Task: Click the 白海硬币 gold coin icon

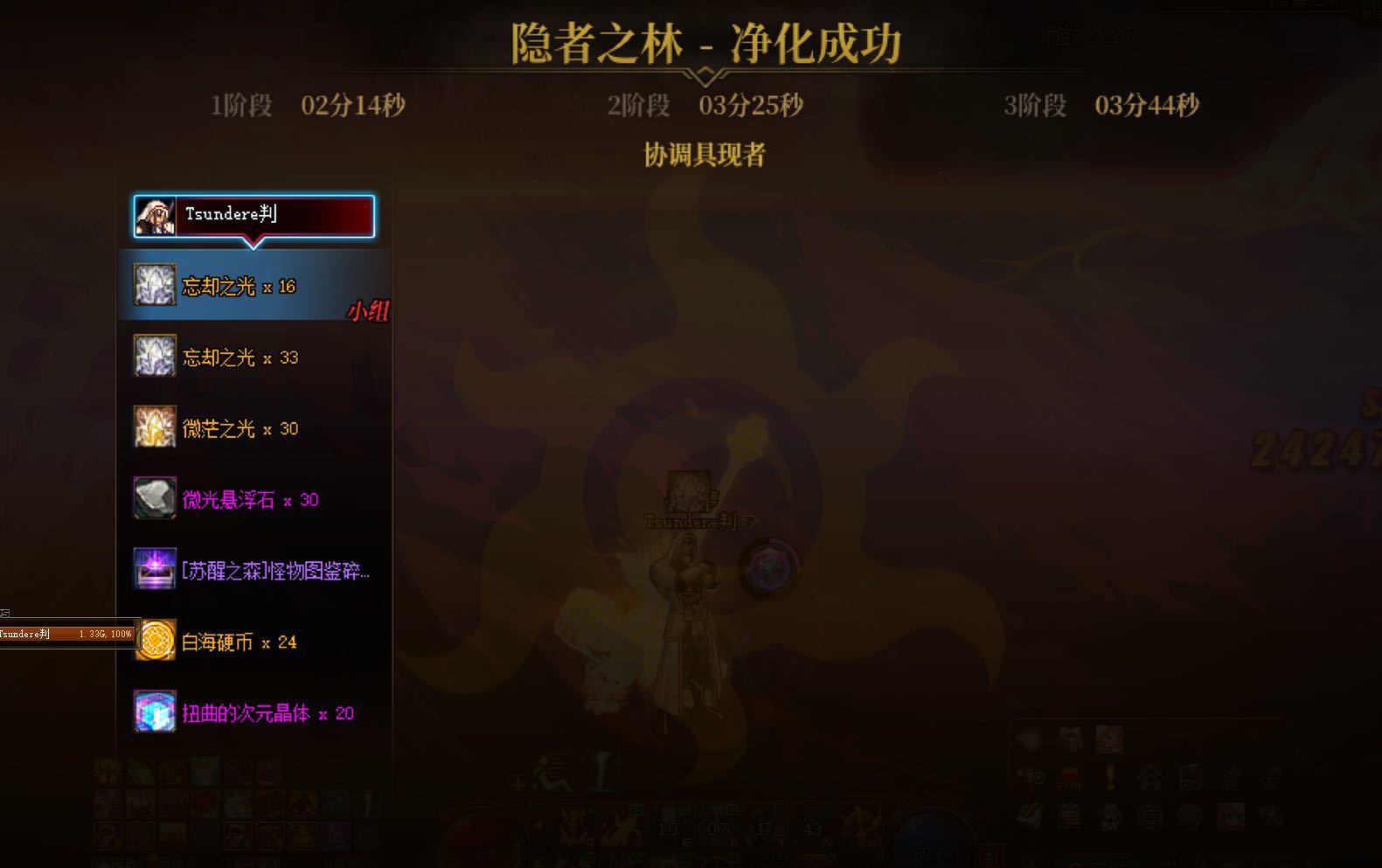Action: coord(154,641)
